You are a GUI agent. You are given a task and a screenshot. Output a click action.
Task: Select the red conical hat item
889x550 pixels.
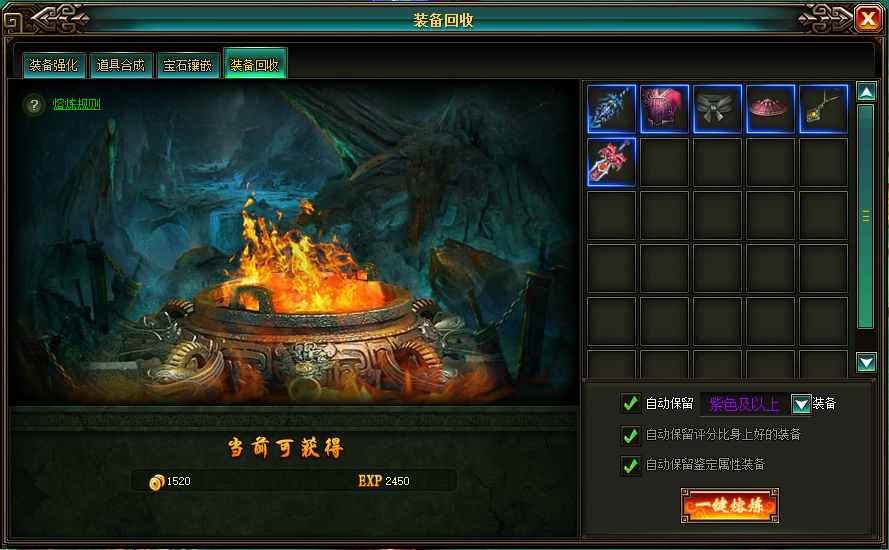pyautogui.click(x=770, y=109)
